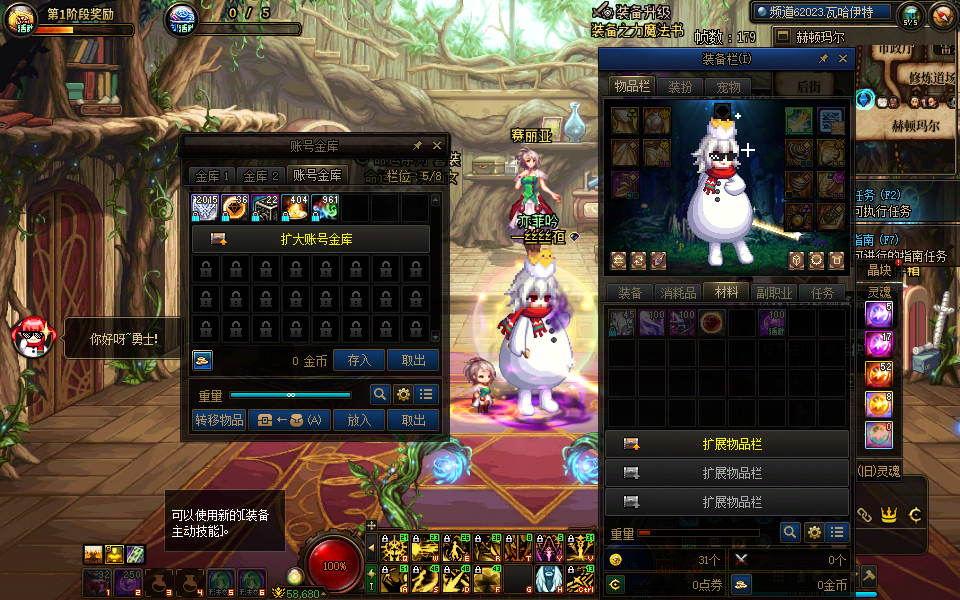Switch inventory to the 装备 tab

point(630,293)
